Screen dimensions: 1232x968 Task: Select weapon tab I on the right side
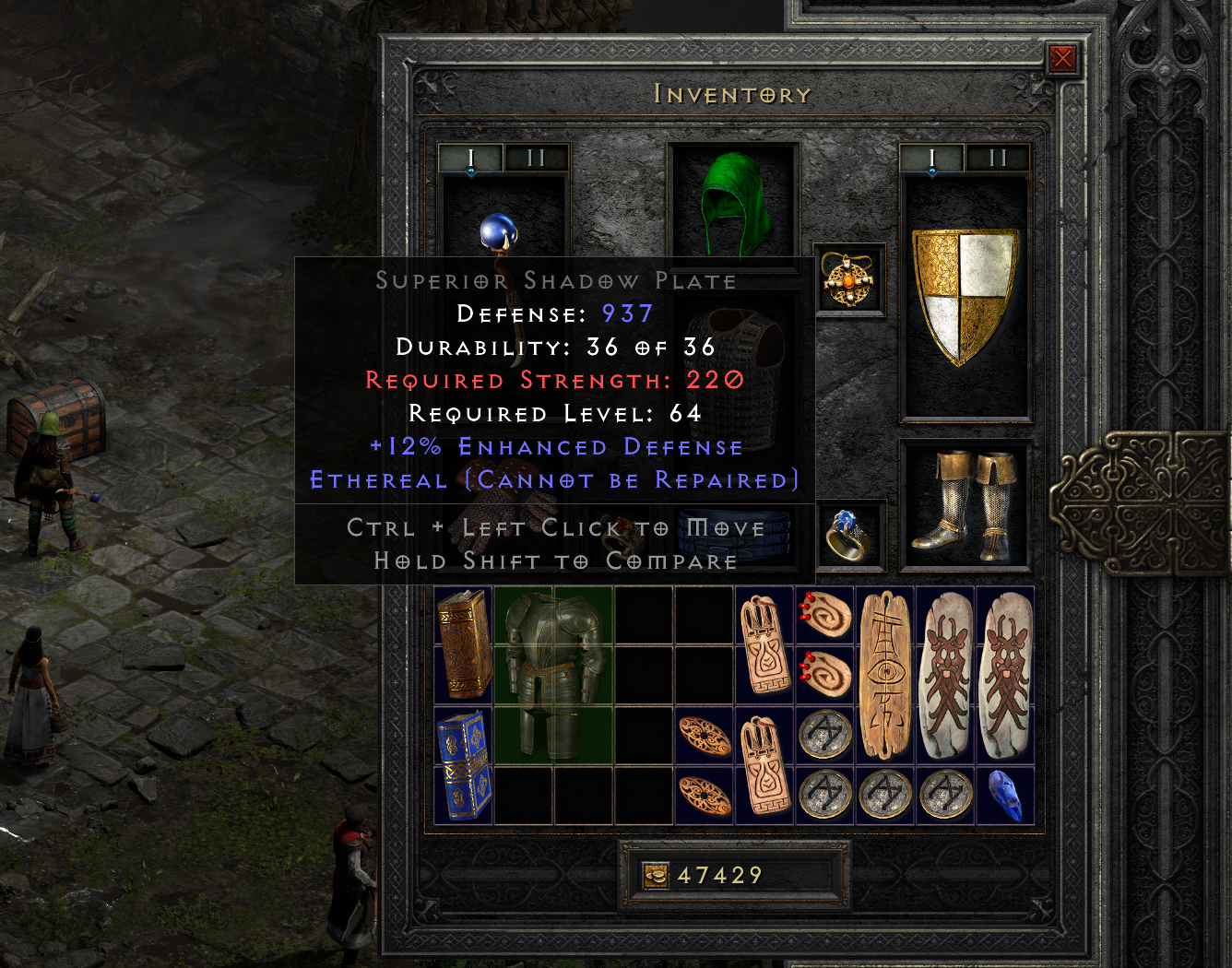pyautogui.click(x=933, y=157)
